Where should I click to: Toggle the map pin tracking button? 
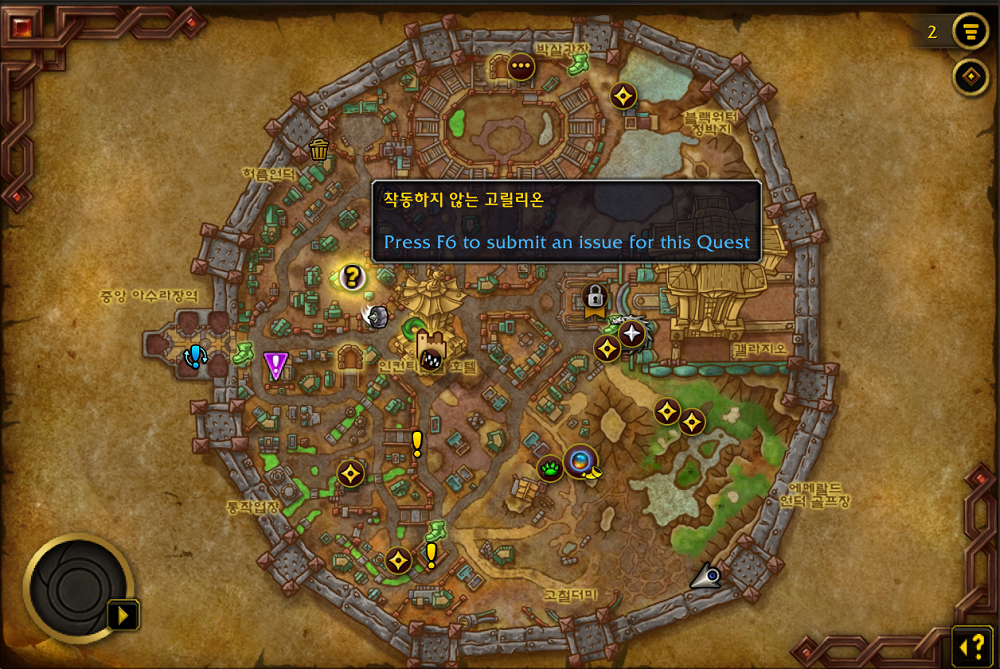point(968,76)
